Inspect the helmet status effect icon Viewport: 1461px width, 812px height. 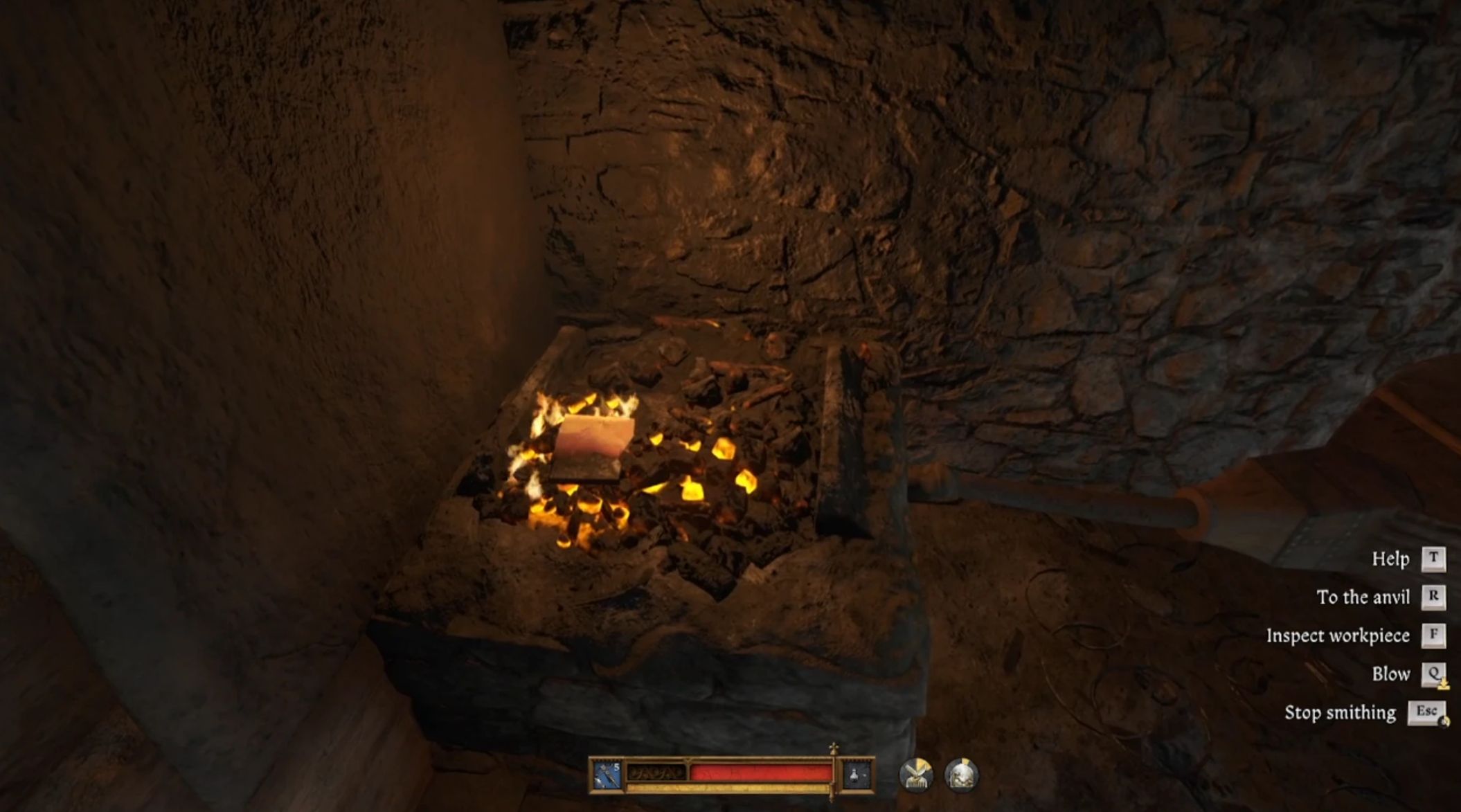click(x=961, y=775)
